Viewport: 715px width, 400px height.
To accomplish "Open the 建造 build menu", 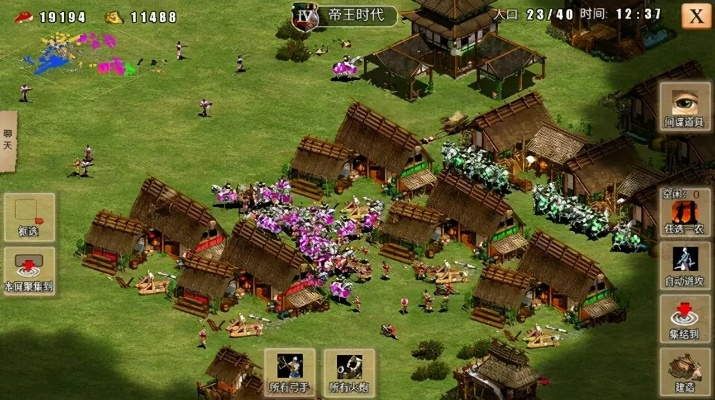I will tap(685, 372).
